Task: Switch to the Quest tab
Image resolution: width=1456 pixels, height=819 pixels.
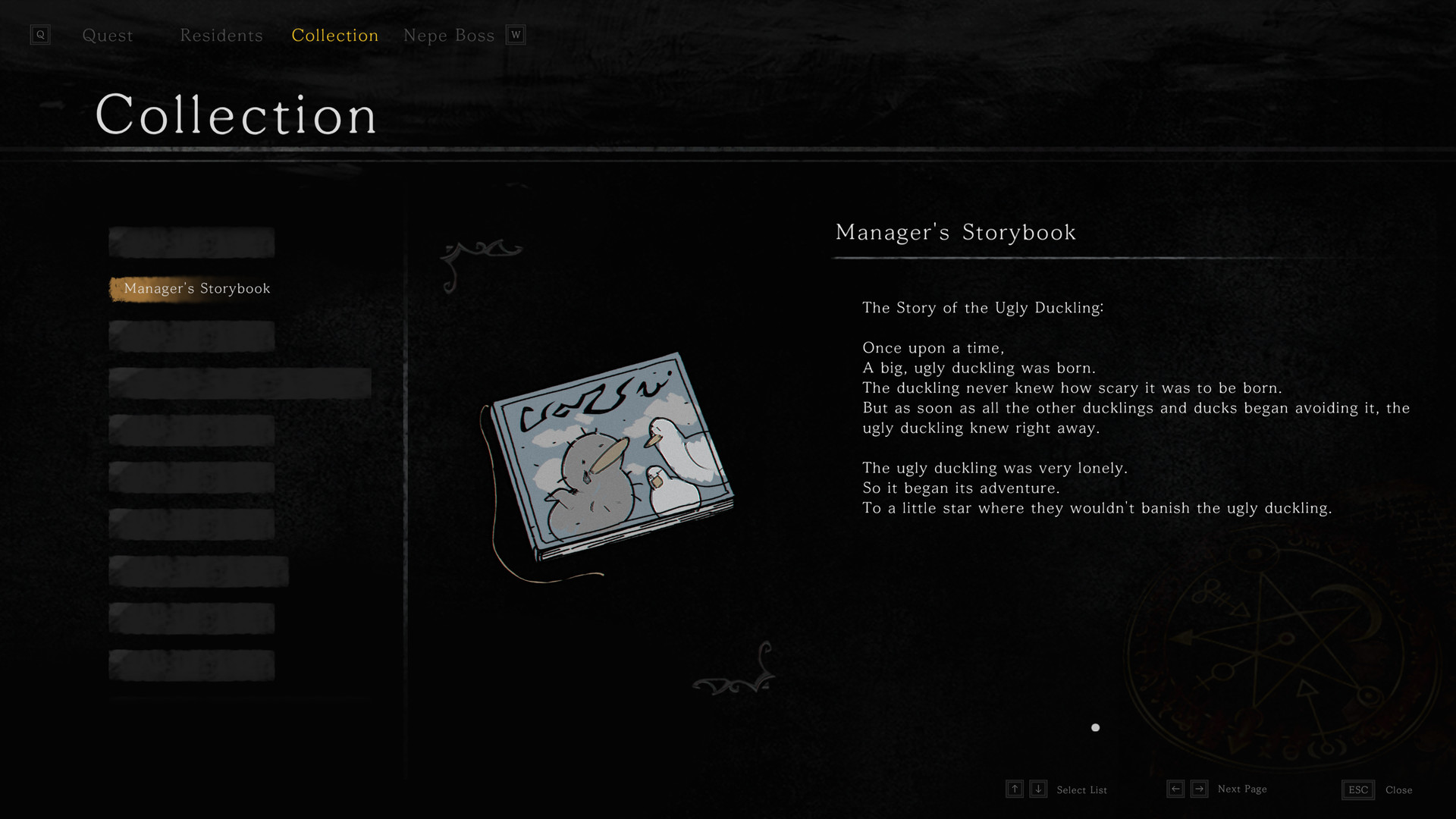Action: (x=108, y=35)
